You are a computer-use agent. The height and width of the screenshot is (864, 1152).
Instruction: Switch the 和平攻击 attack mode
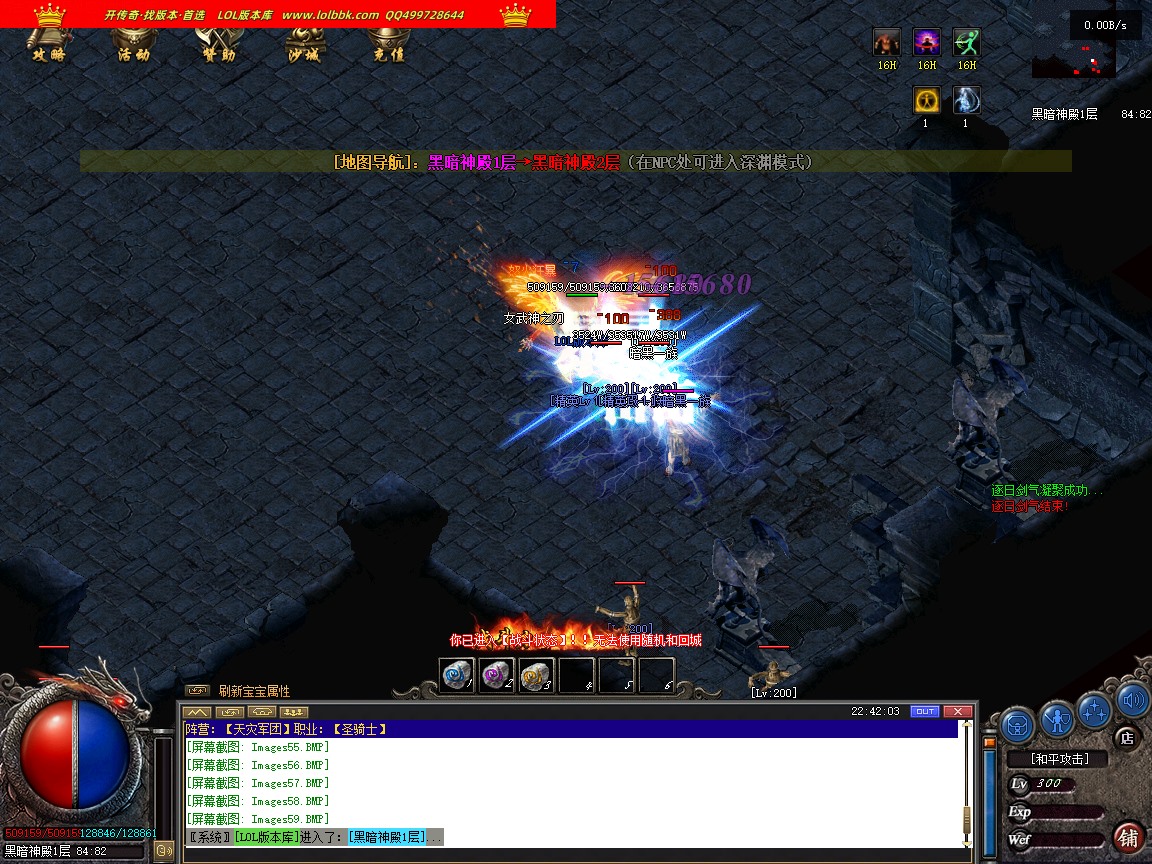[1059, 759]
